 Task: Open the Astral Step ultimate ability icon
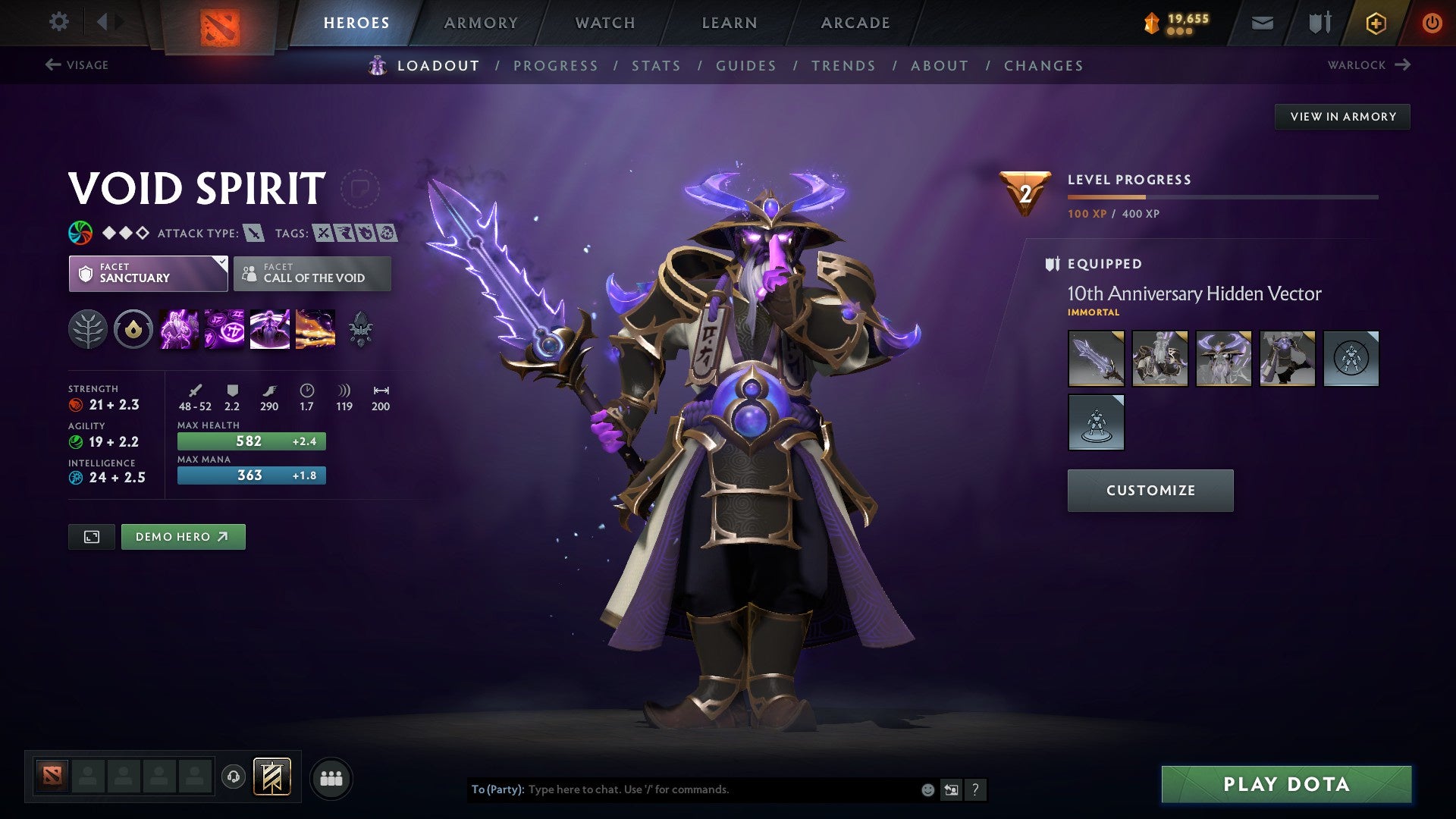314,330
